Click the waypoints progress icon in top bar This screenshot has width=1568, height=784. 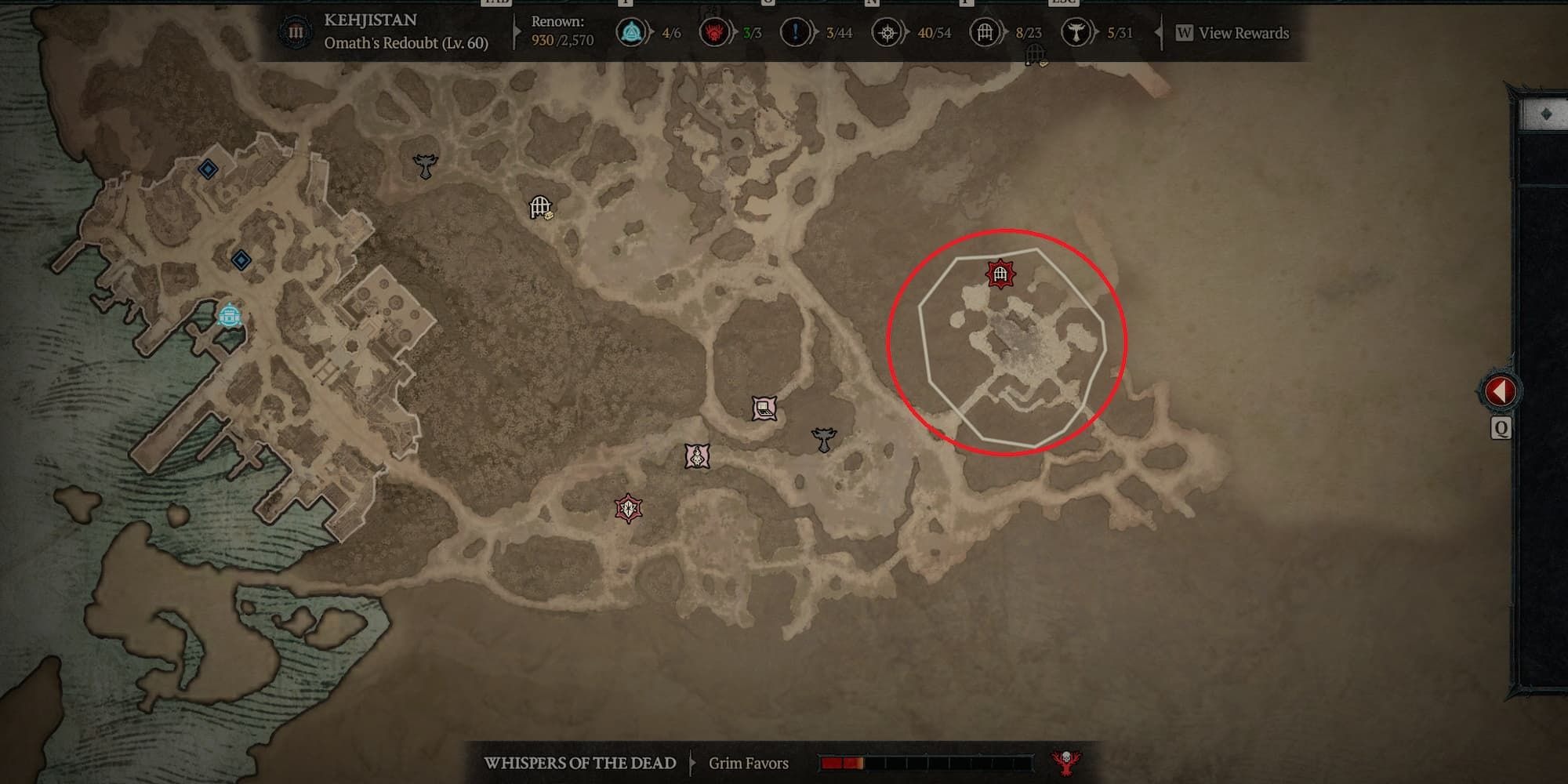pyautogui.click(x=631, y=33)
